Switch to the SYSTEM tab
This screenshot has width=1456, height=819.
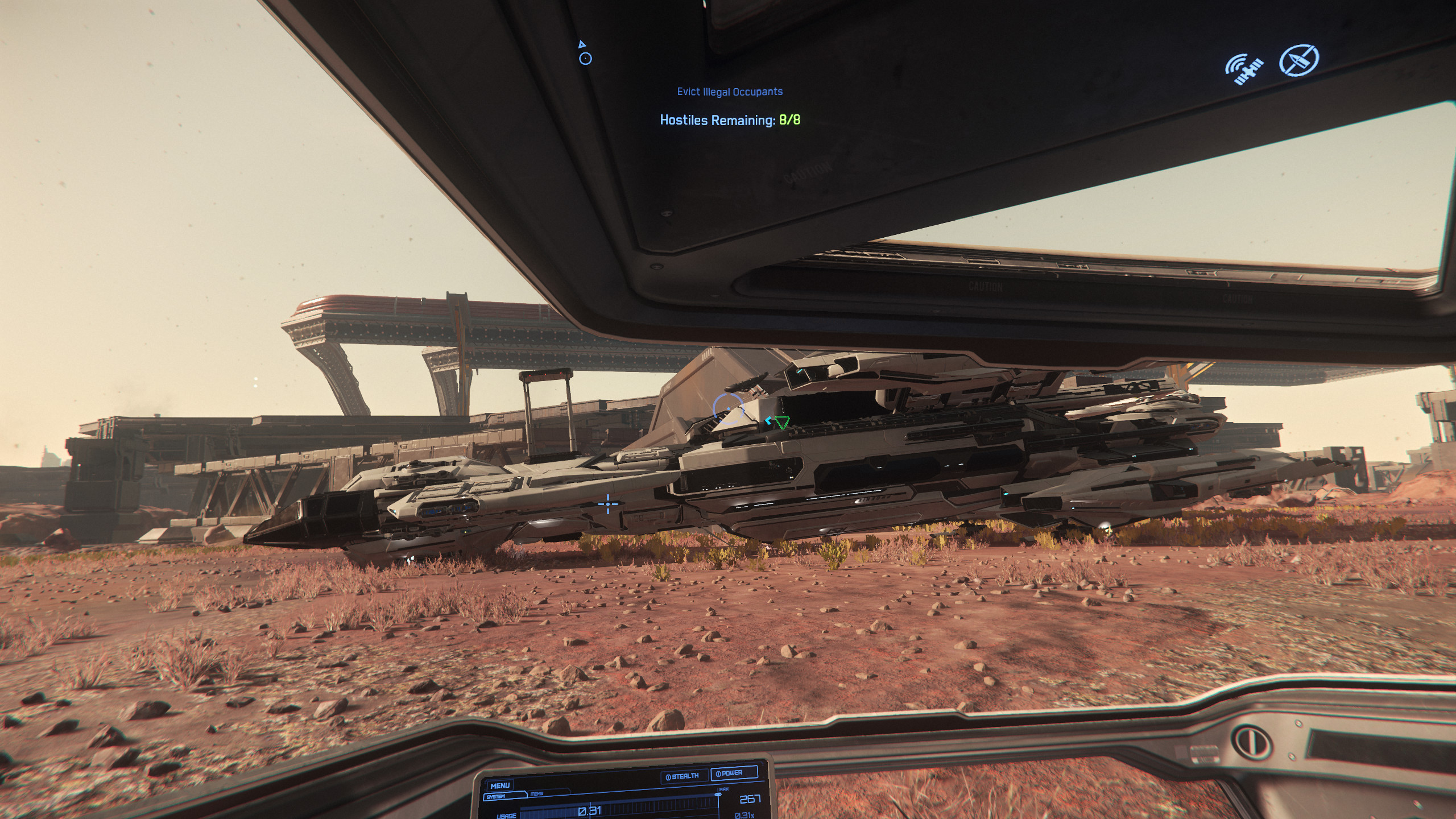(496, 797)
